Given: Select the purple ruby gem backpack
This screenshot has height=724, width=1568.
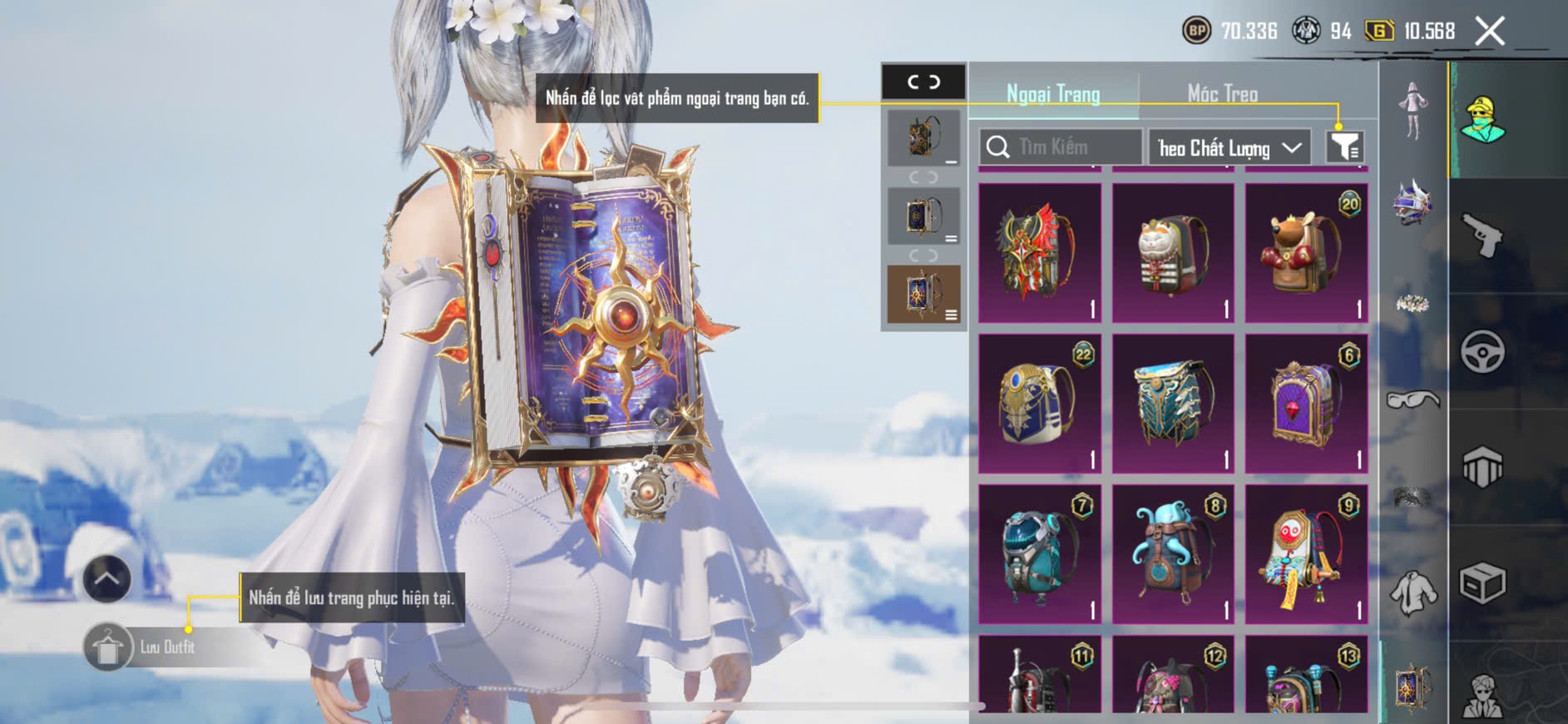Looking at the screenshot, I should point(1306,404).
